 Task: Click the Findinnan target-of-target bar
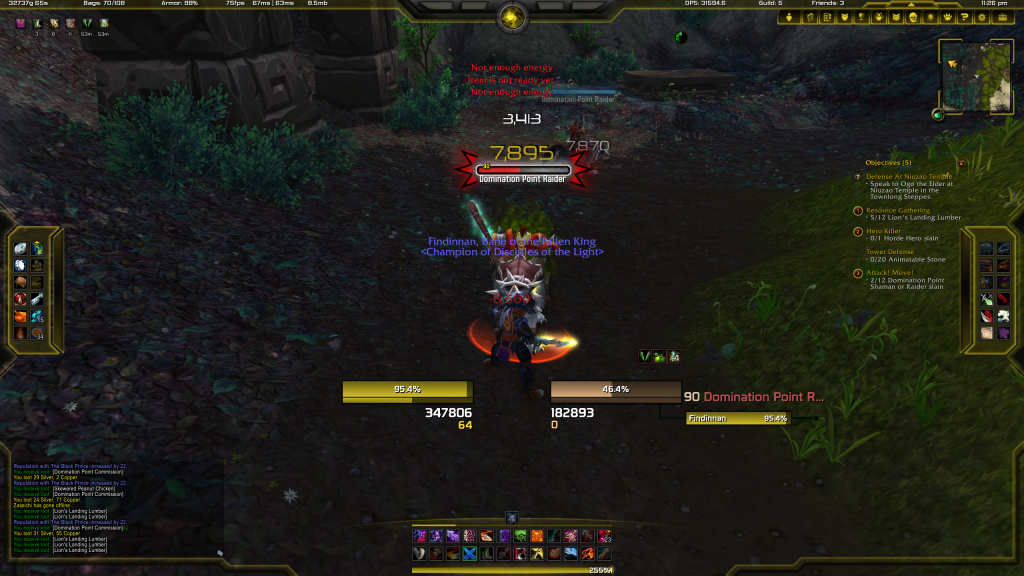coord(738,419)
